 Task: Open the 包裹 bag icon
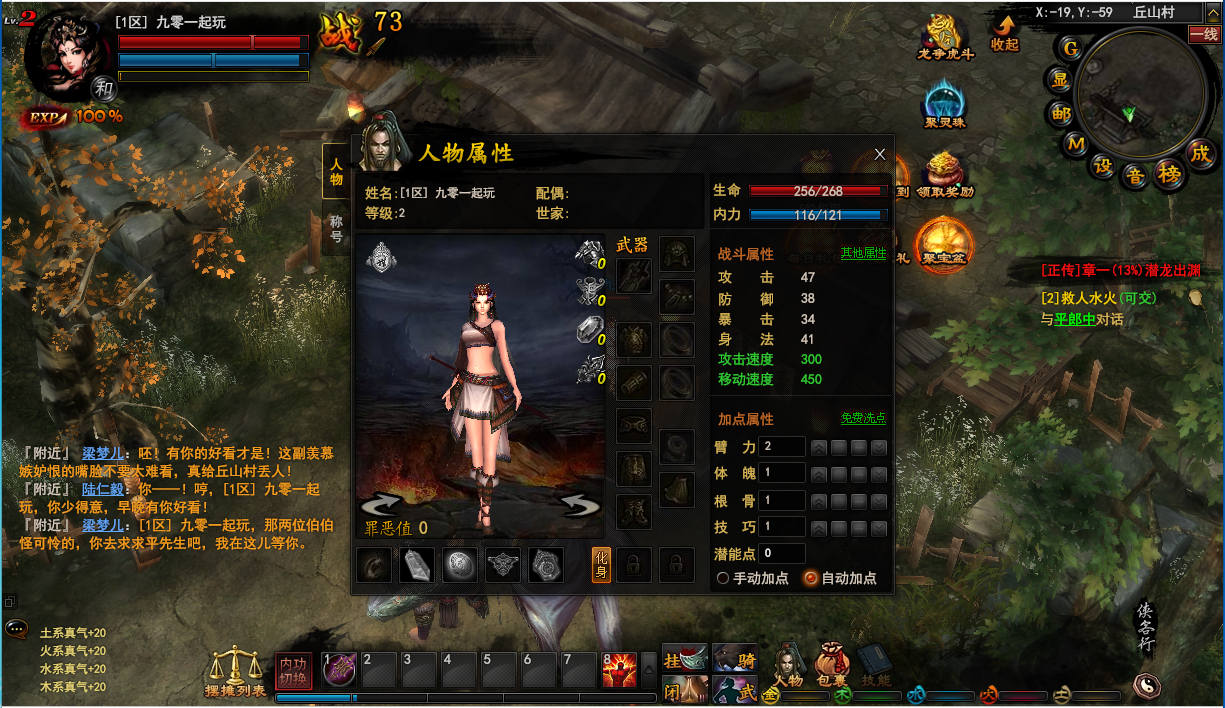(832, 664)
